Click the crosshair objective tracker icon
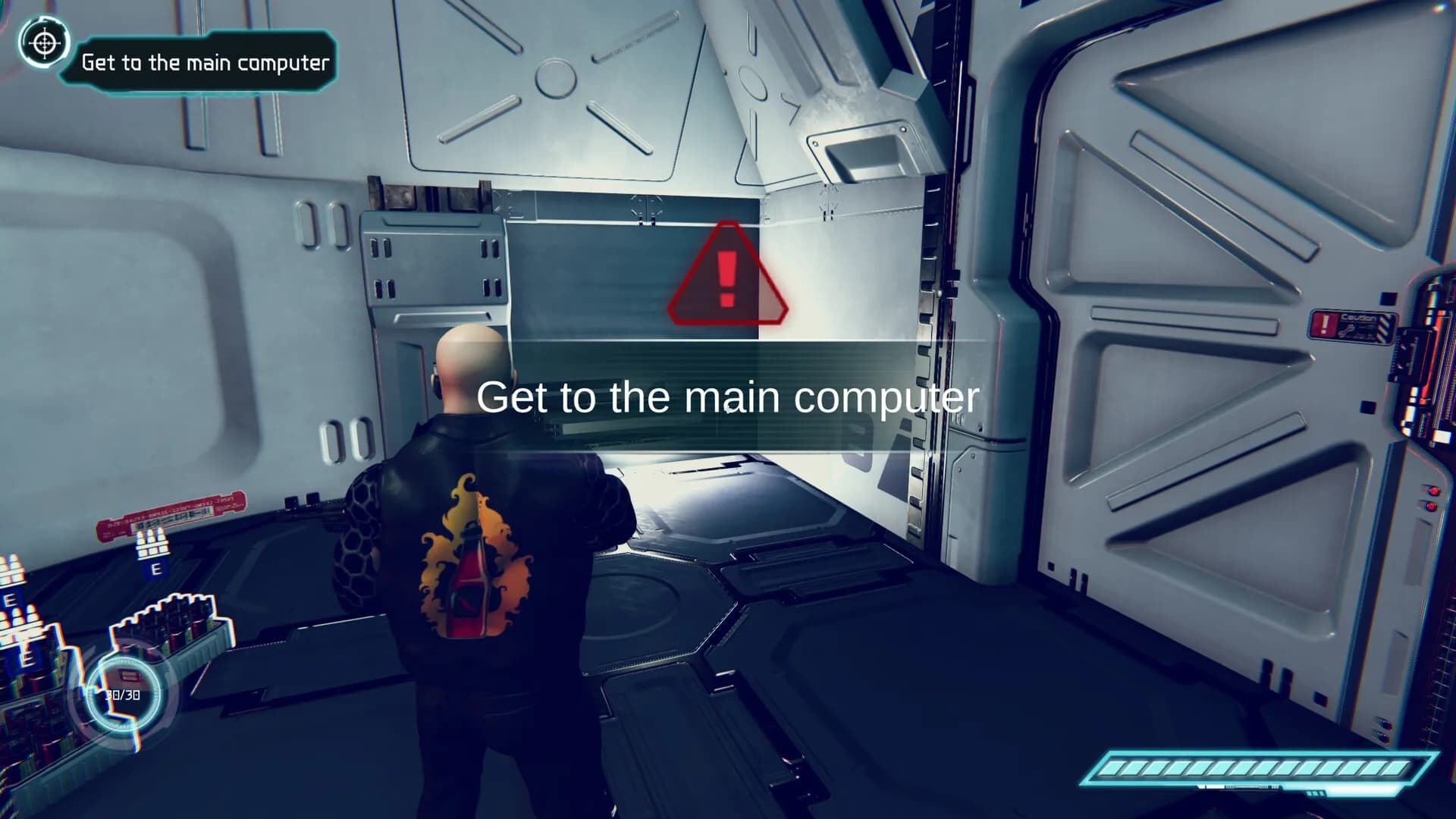The width and height of the screenshot is (1456, 819). (43, 43)
